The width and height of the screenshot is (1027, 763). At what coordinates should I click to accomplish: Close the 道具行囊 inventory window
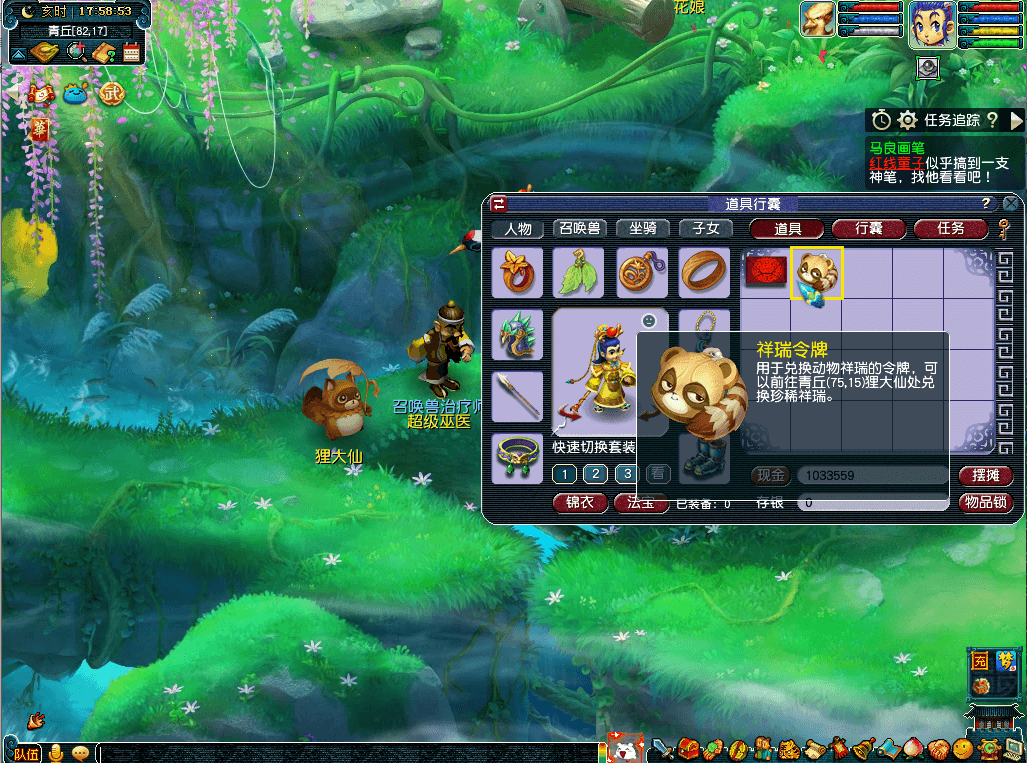[x=1011, y=204]
